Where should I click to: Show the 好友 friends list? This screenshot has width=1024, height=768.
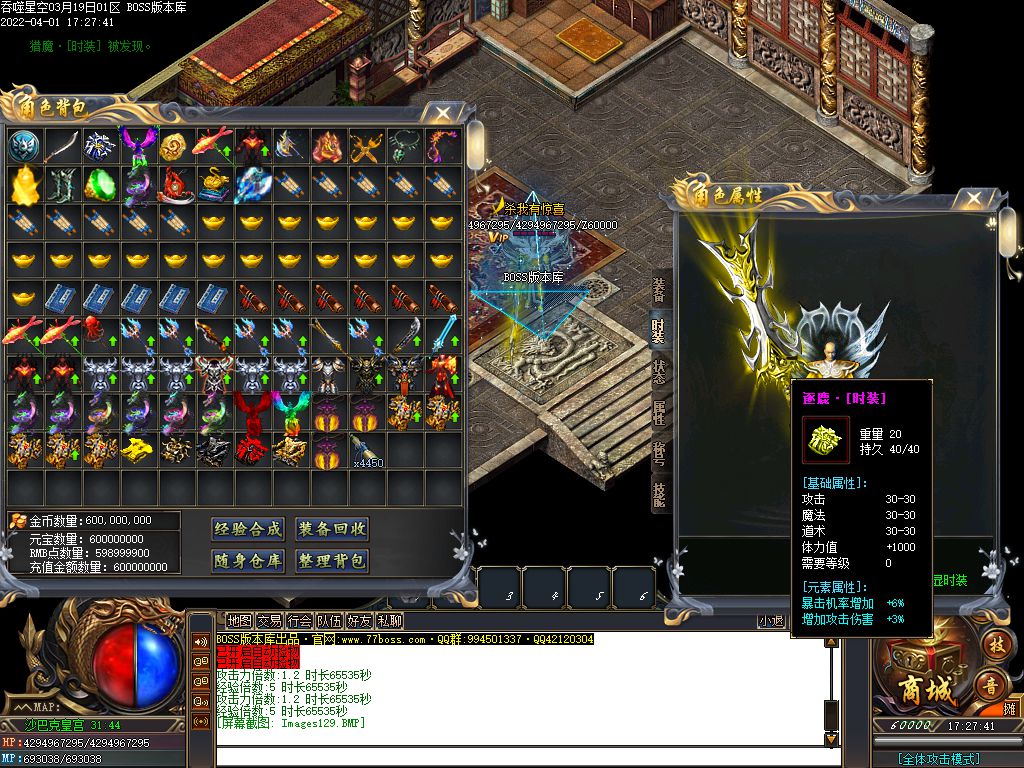359,621
